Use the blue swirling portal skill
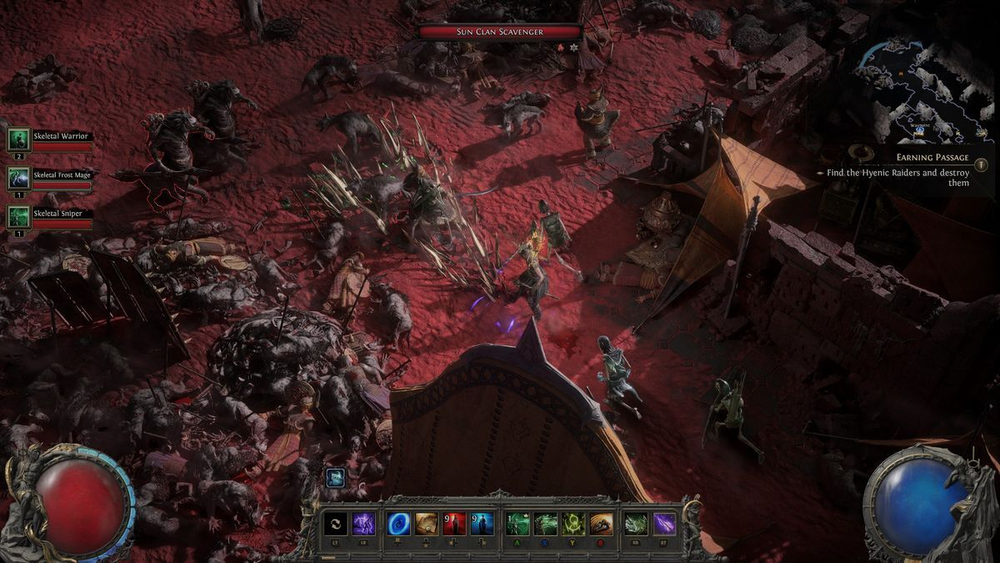Viewport: 1000px width, 563px height. tap(399, 523)
